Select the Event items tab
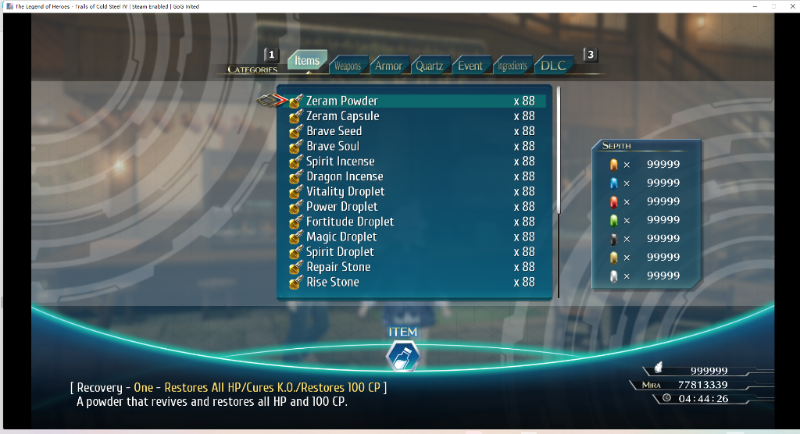The width and height of the screenshot is (800, 434). (470, 66)
